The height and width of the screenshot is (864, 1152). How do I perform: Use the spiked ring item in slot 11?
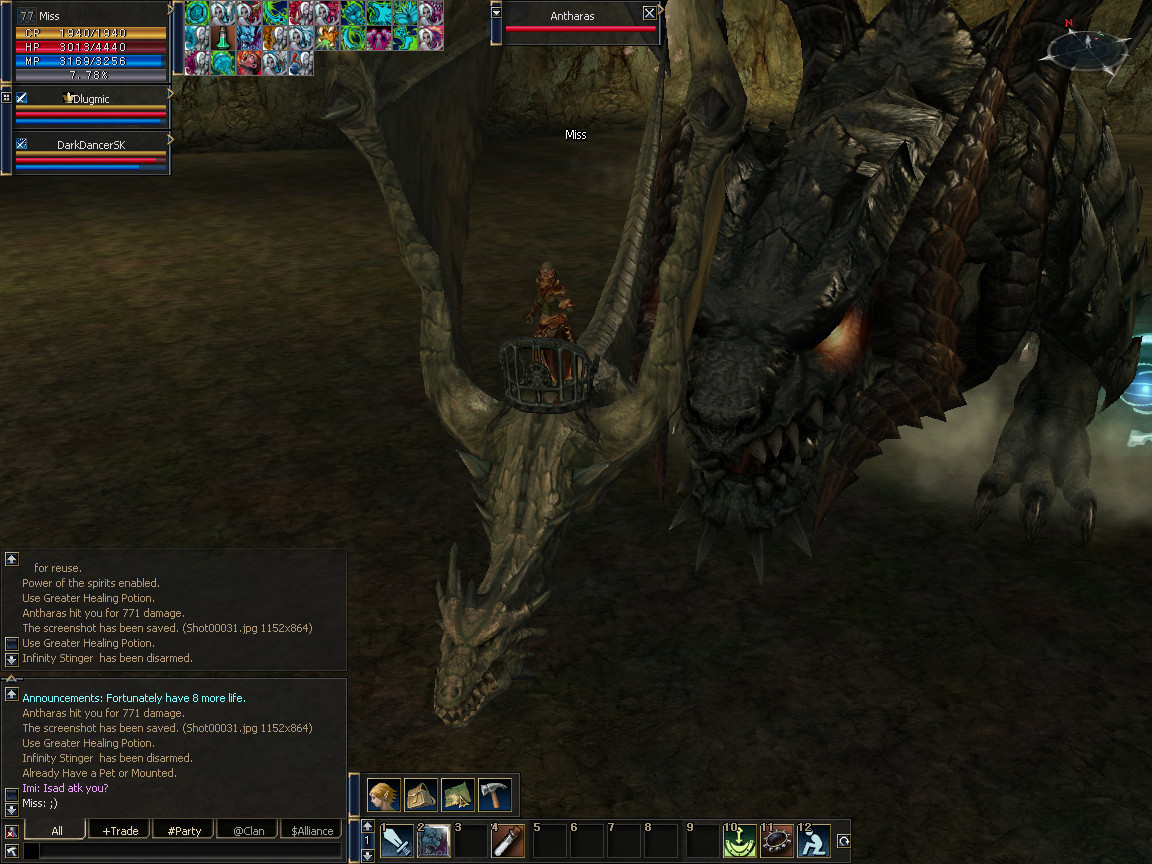776,842
